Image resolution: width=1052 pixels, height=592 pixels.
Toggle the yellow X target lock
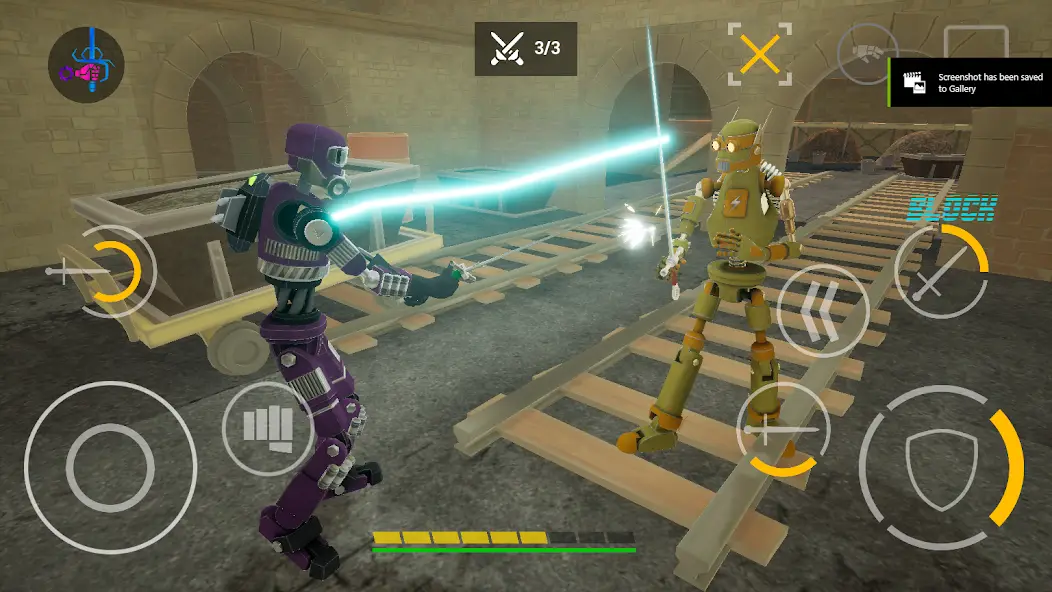click(x=760, y=54)
